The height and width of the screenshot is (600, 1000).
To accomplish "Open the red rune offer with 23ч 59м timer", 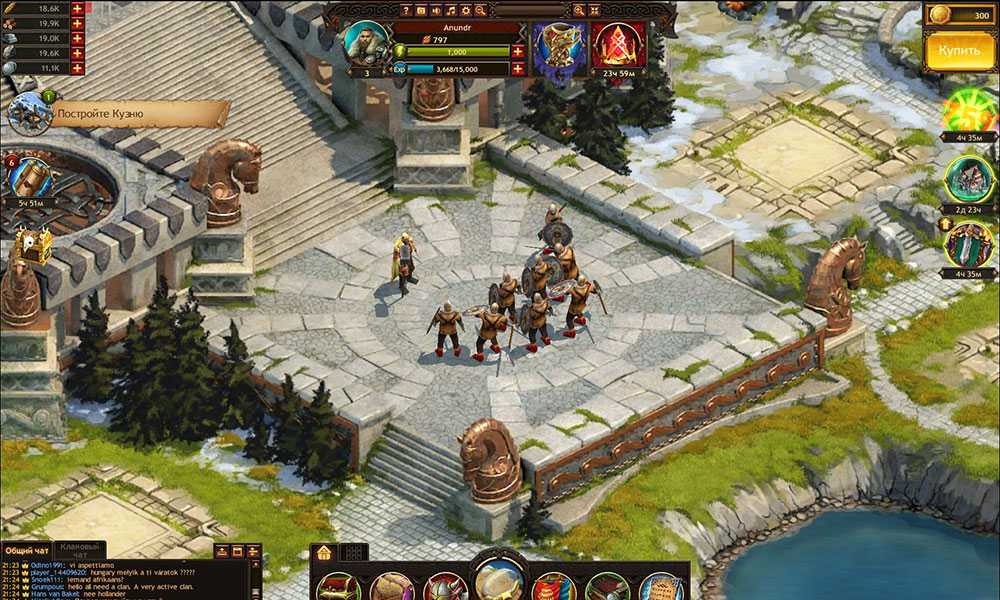I will [x=618, y=45].
